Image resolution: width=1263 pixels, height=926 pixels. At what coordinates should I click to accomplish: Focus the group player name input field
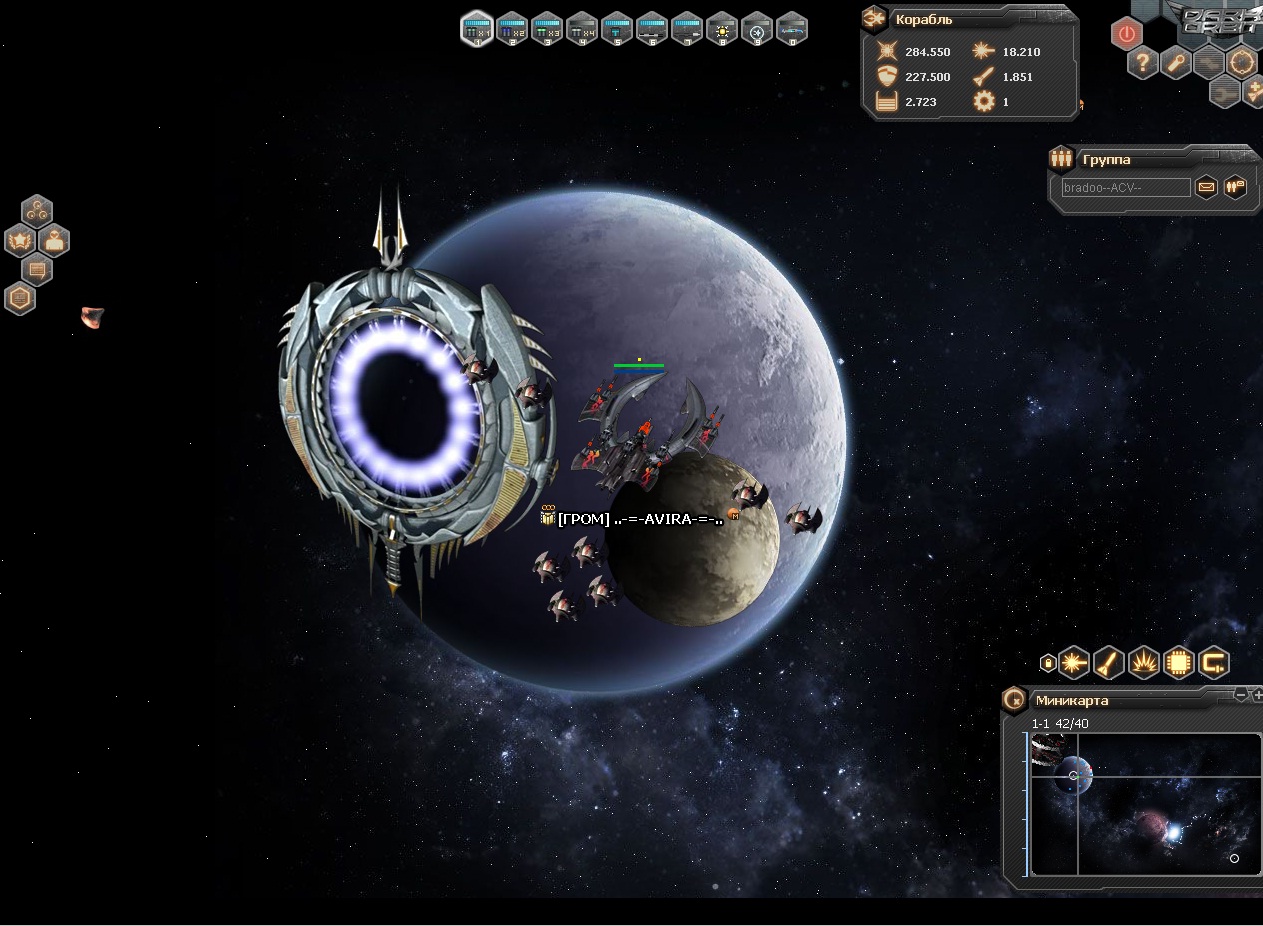click(x=1126, y=187)
